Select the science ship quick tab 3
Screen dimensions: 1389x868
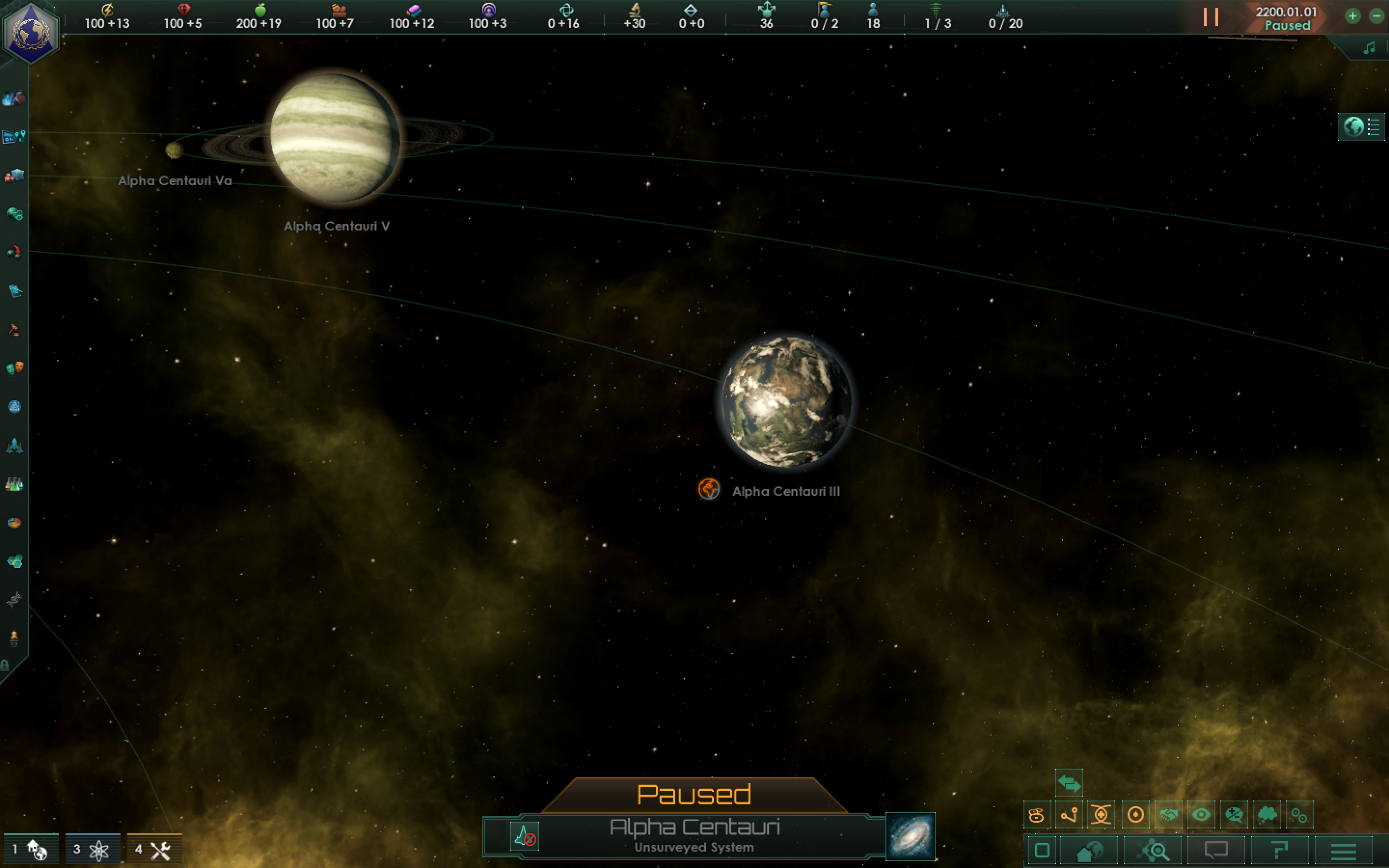[92, 850]
